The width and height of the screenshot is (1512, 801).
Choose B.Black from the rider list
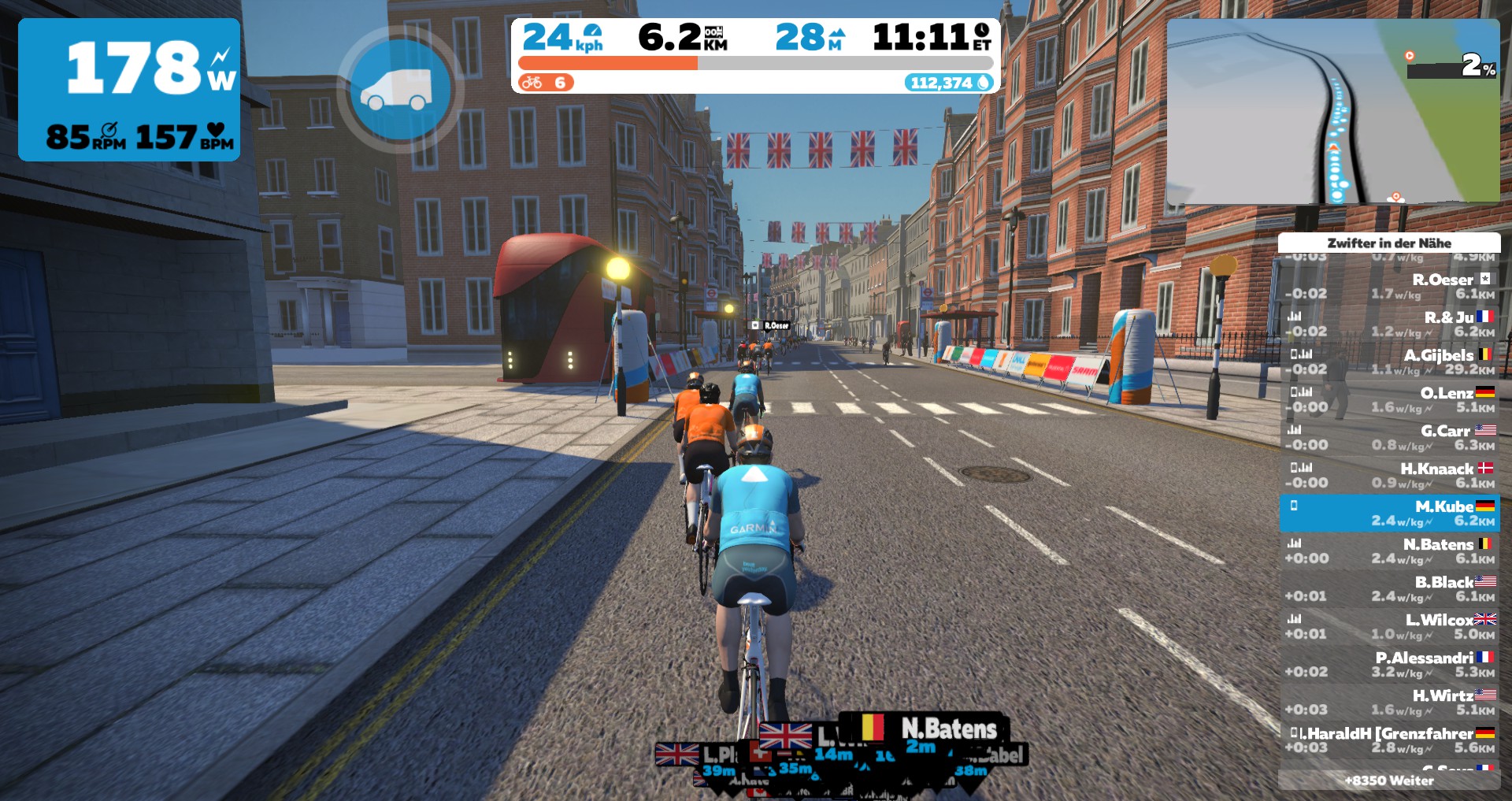(x=1389, y=589)
